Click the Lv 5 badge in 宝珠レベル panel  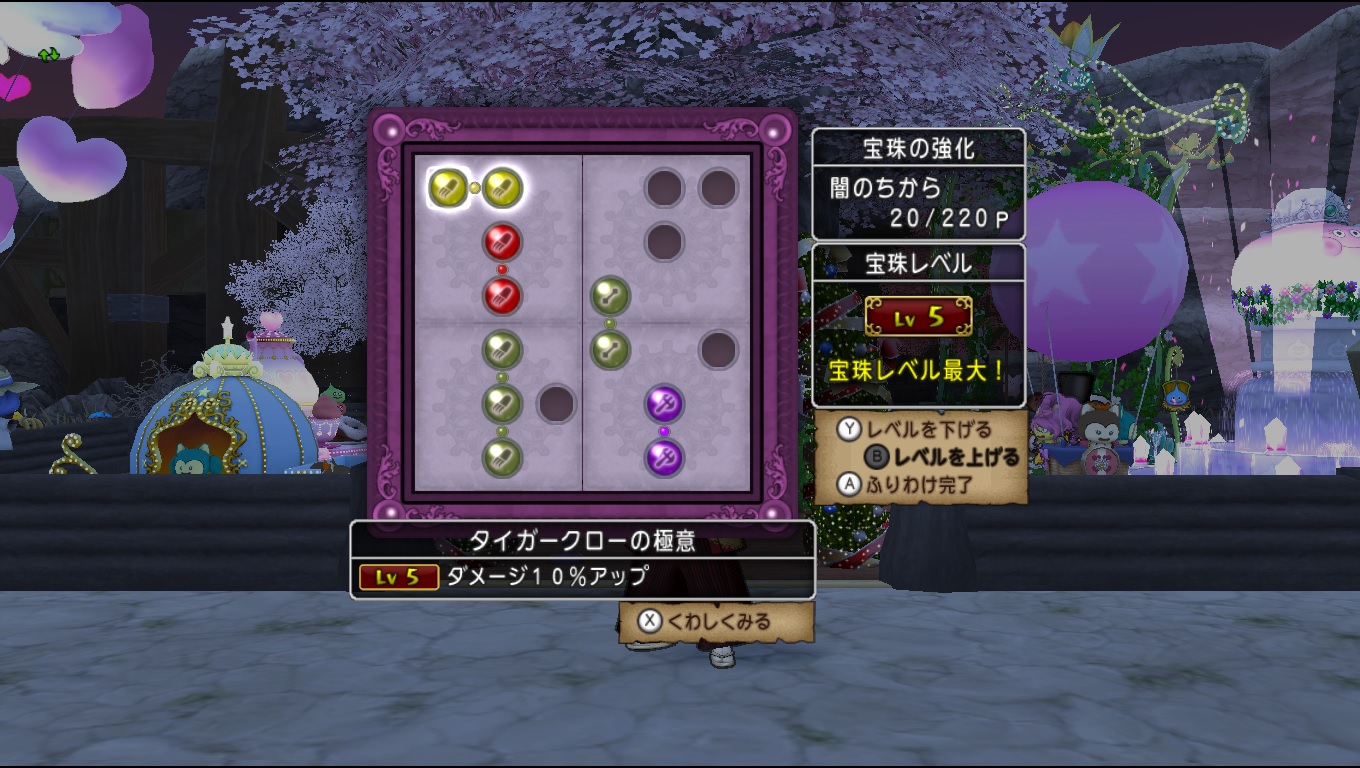[x=919, y=316]
